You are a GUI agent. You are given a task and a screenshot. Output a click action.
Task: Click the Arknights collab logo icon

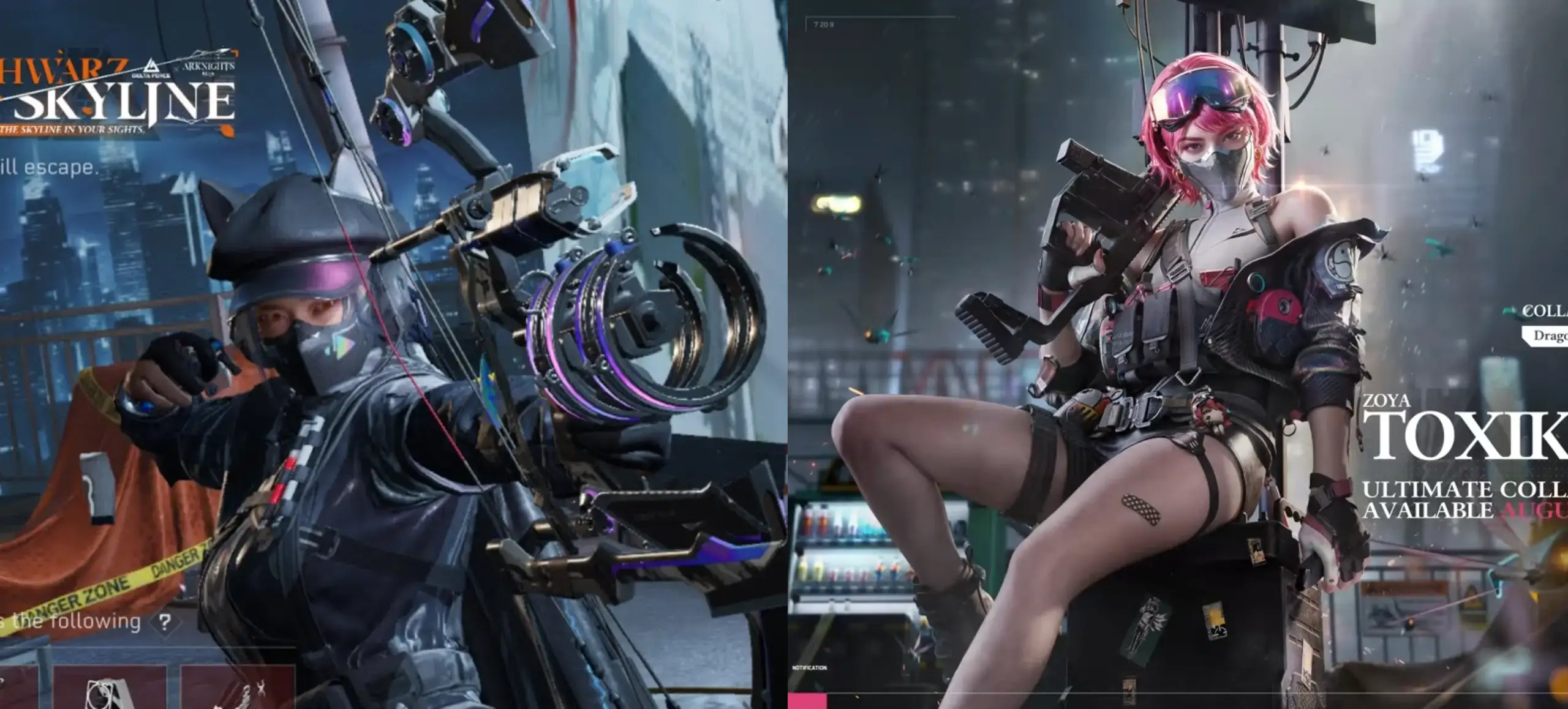209,67
